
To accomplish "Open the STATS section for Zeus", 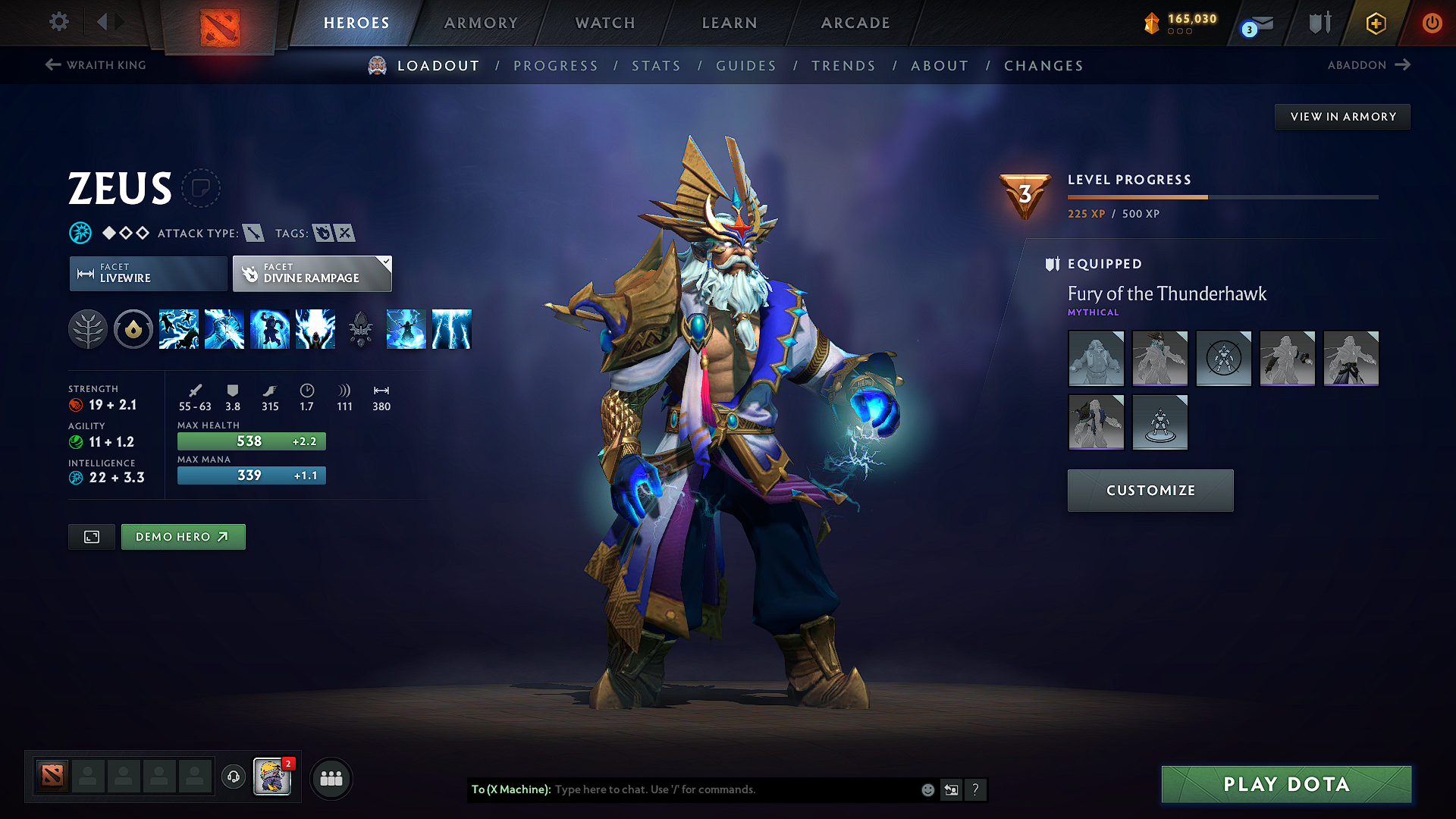I will click(656, 65).
